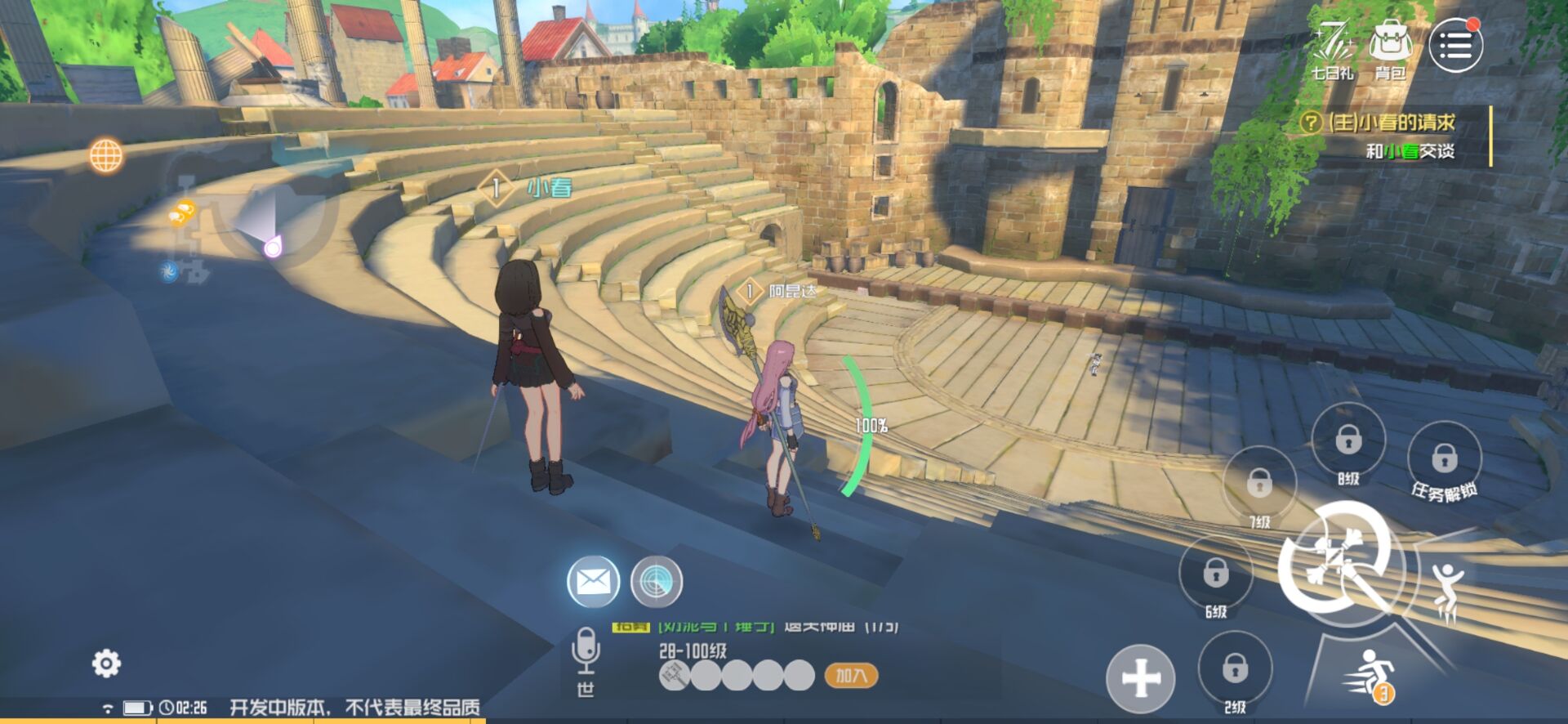Open the main menu list button
Screen dimensions: 1568x724
pos(1455,46)
